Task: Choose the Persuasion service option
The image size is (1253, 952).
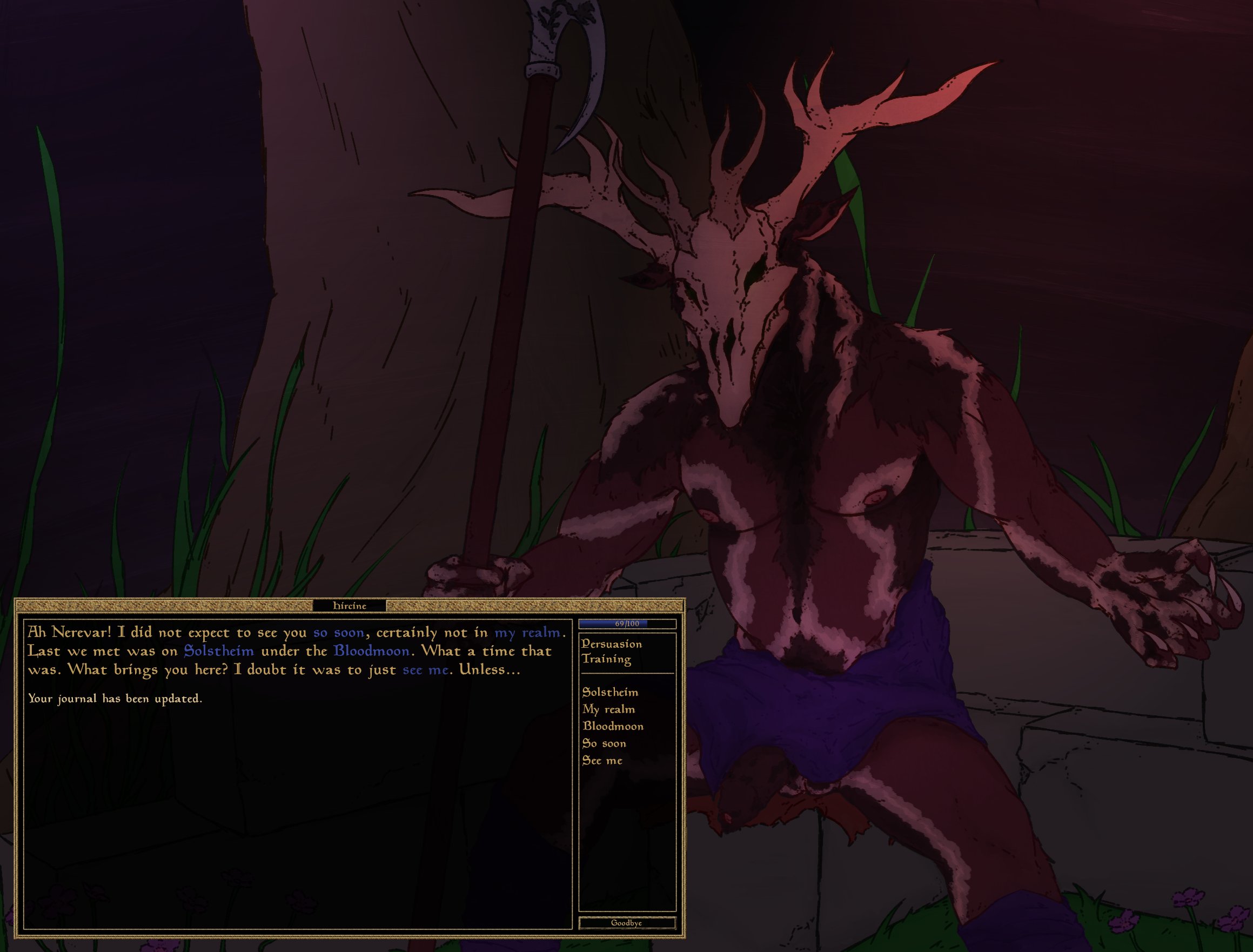Action: pos(612,644)
